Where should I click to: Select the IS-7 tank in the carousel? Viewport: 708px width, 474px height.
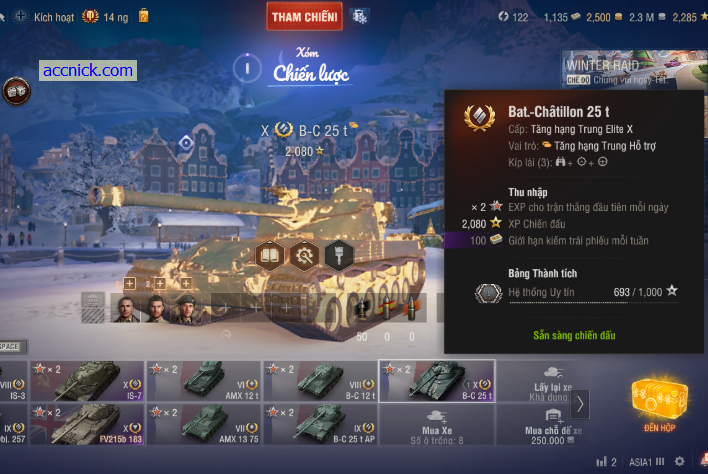[x=87, y=381]
